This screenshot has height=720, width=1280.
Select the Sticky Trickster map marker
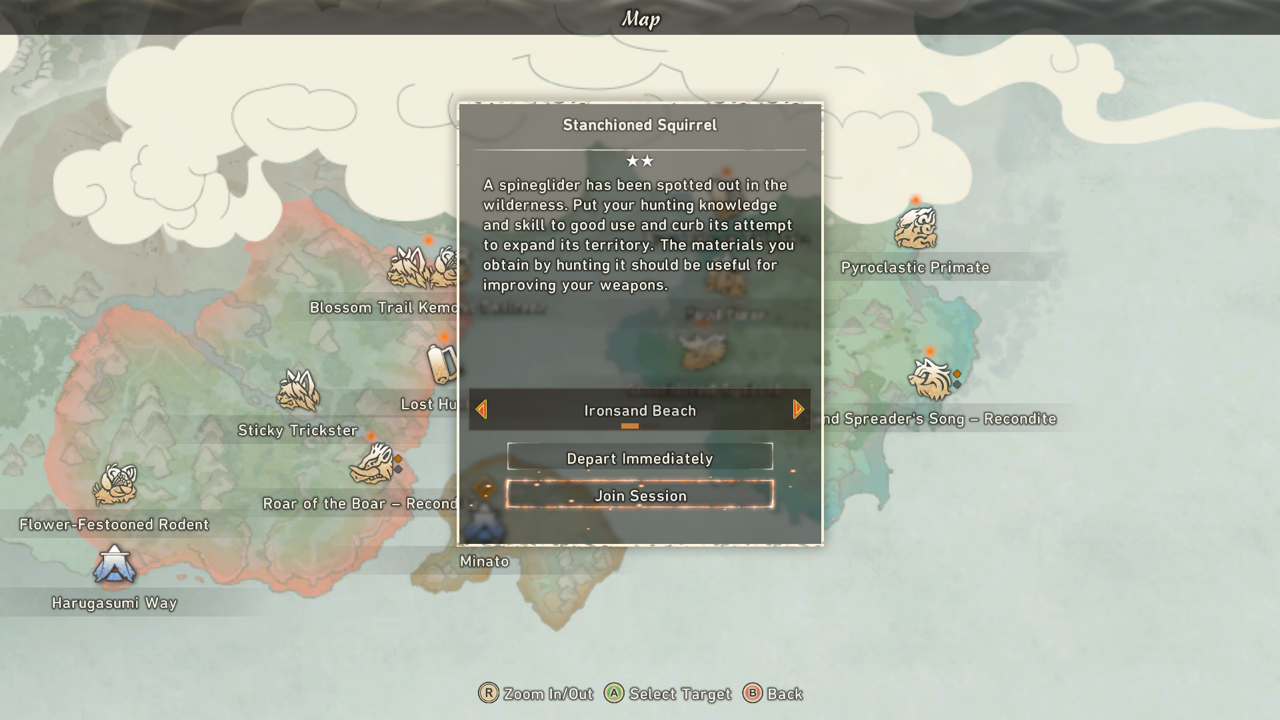(297, 391)
